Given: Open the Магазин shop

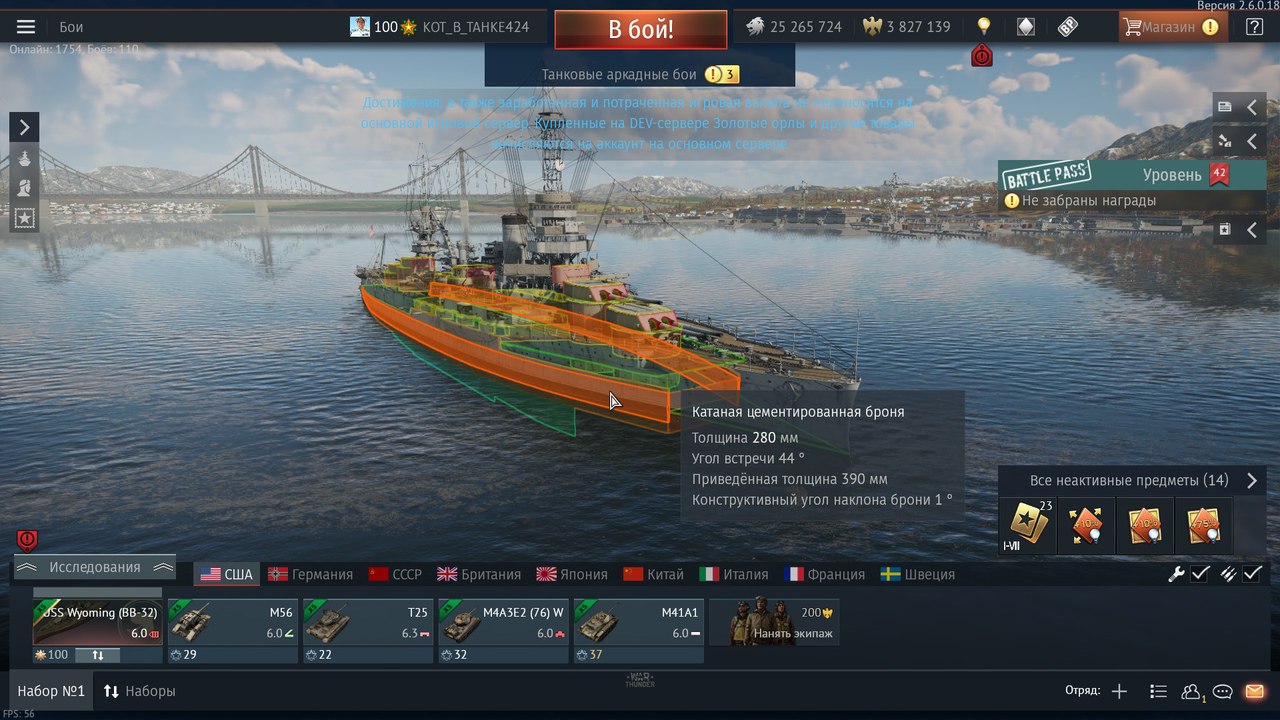Looking at the screenshot, I should [x=1170, y=27].
